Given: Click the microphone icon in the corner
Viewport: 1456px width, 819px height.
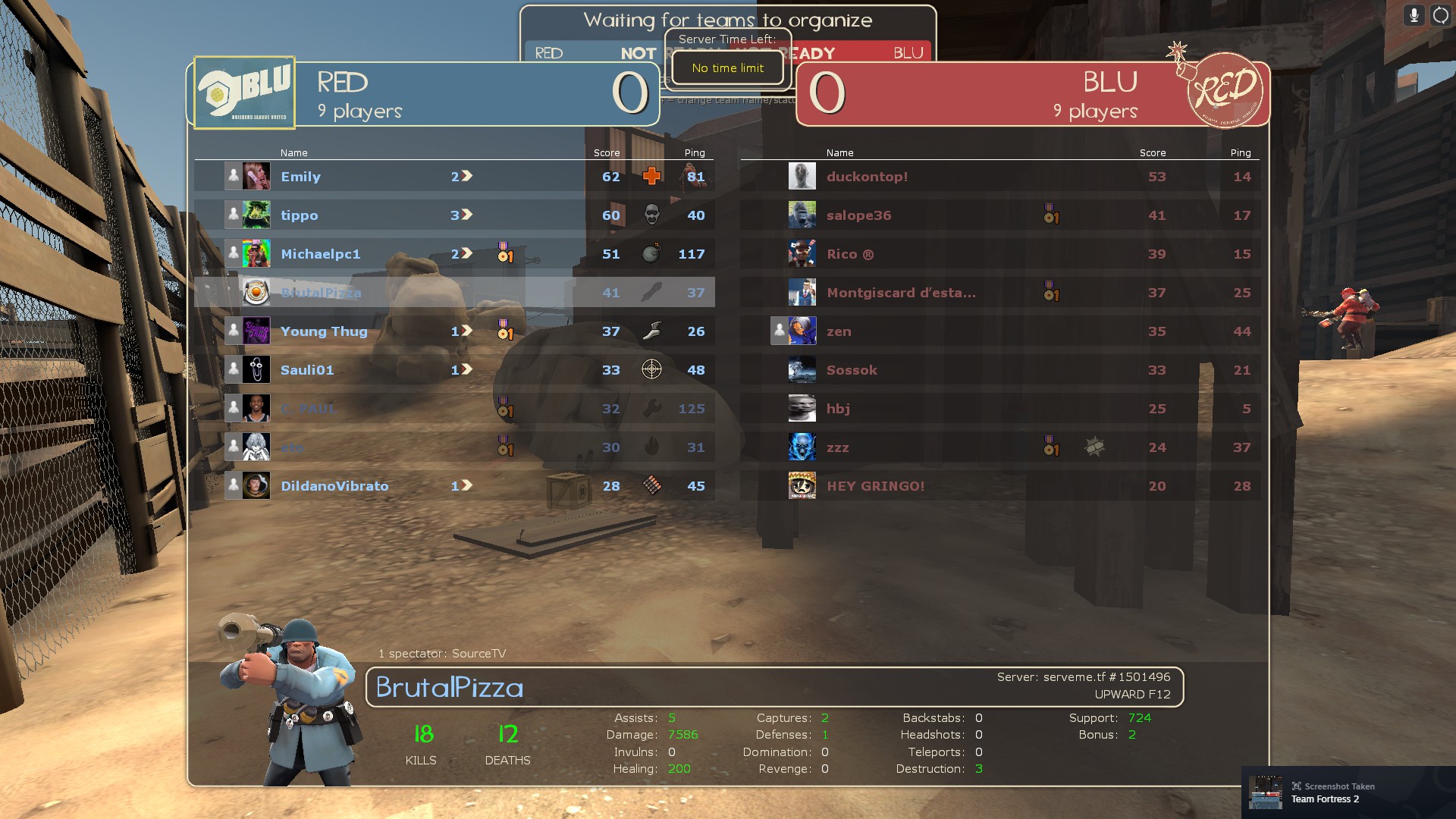Looking at the screenshot, I should [x=1414, y=15].
